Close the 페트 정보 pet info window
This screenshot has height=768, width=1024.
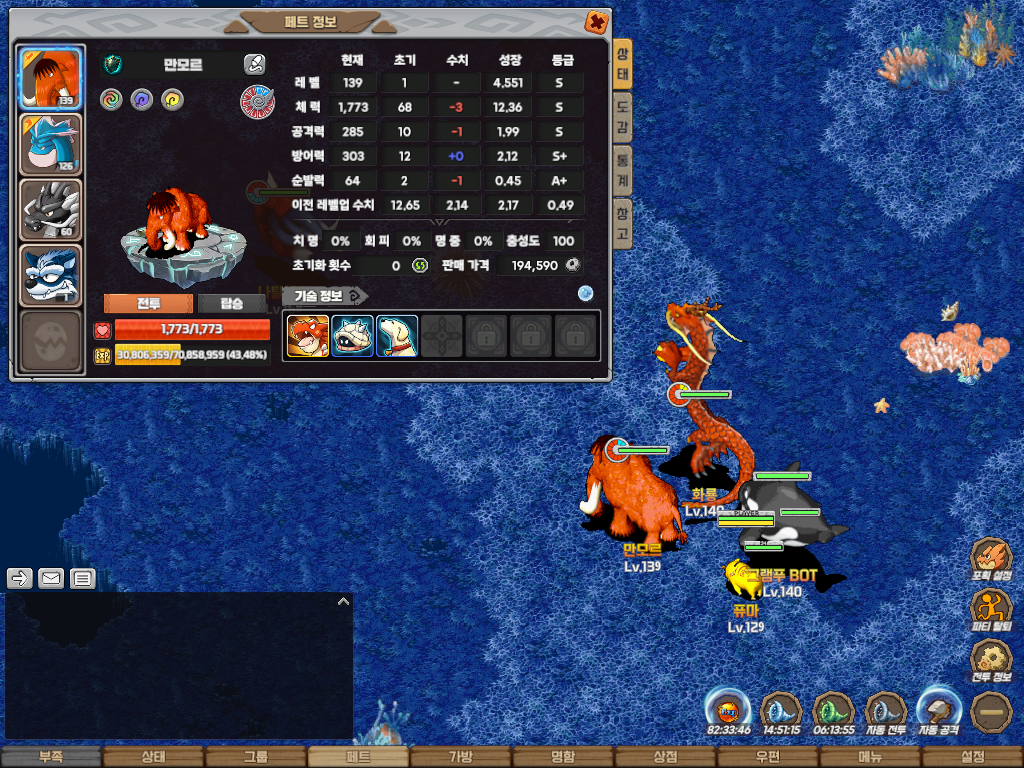pyautogui.click(x=595, y=21)
